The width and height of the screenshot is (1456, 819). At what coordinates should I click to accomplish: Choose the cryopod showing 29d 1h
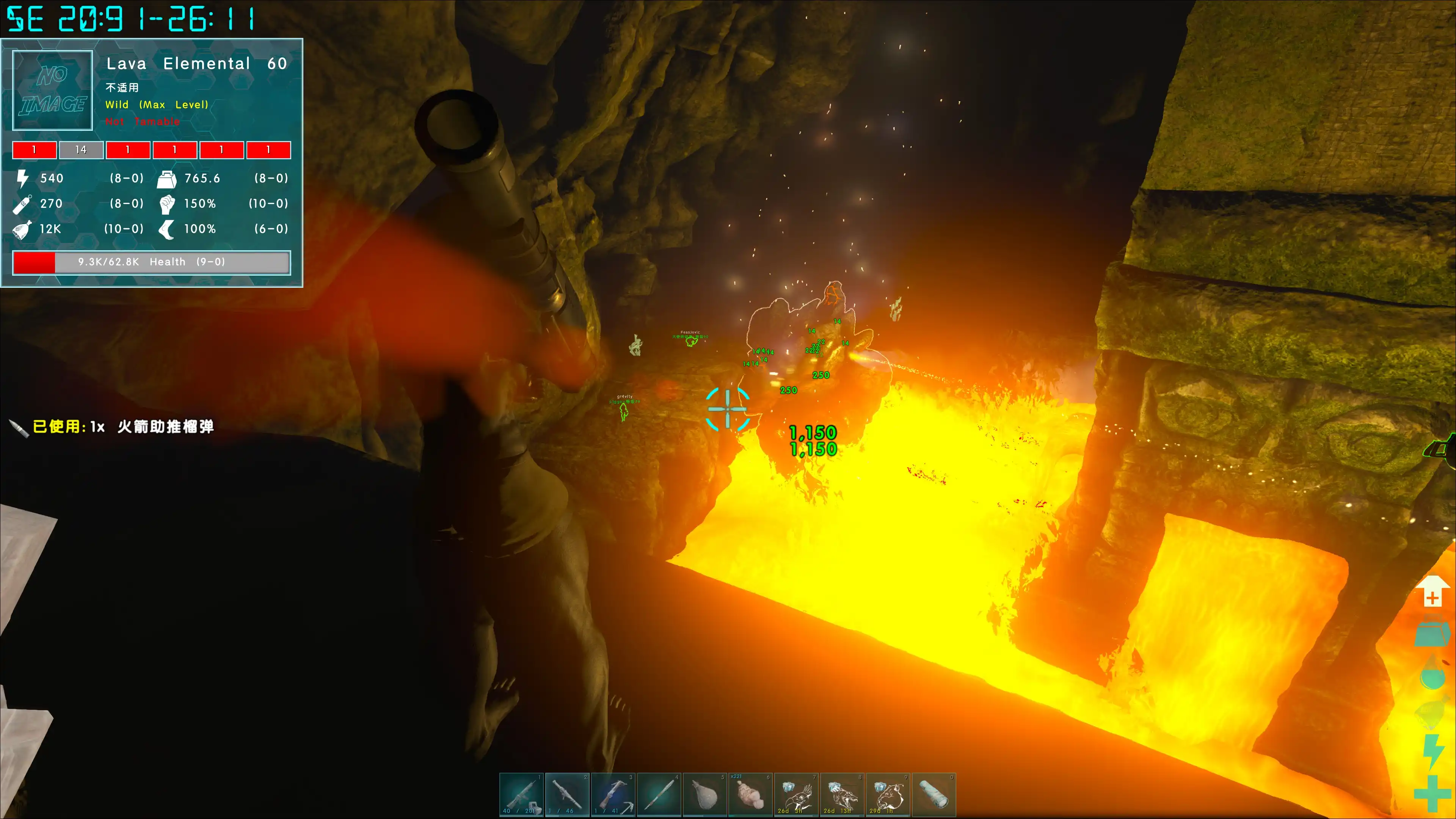pos(887,794)
